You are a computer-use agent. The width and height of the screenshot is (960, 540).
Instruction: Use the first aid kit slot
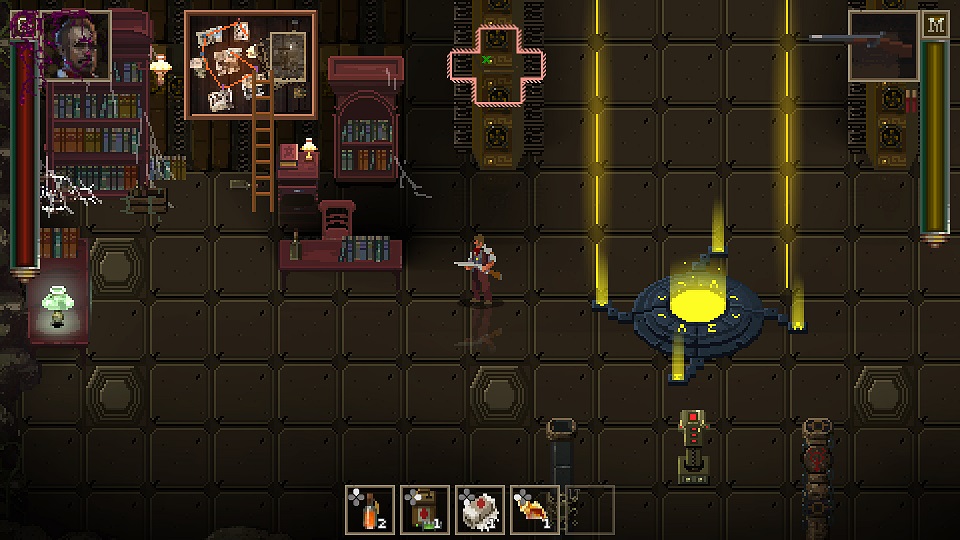pyautogui.click(x=425, y=509)
